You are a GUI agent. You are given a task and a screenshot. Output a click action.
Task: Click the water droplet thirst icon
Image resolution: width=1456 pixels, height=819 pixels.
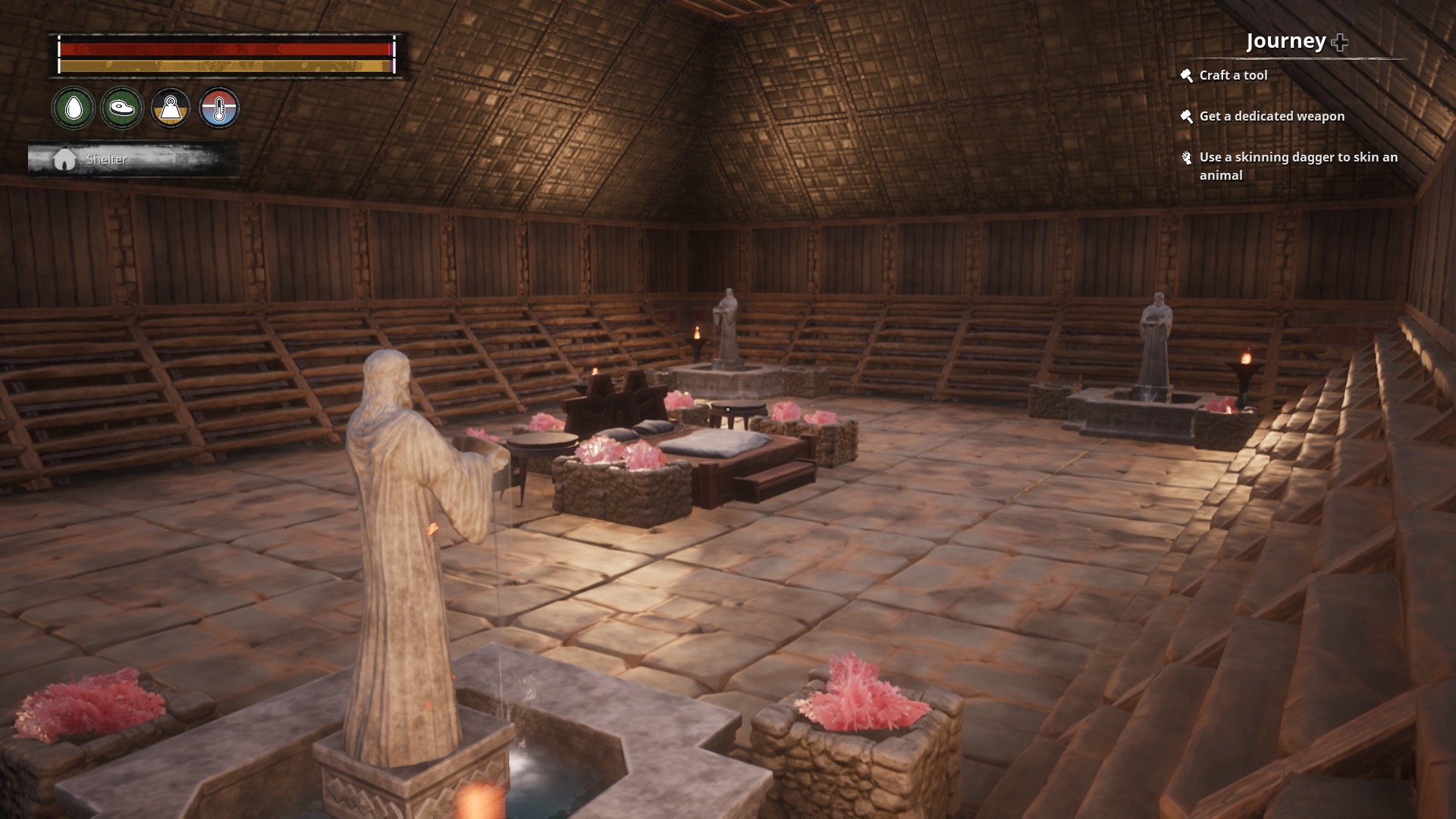(x=74, y=108)
